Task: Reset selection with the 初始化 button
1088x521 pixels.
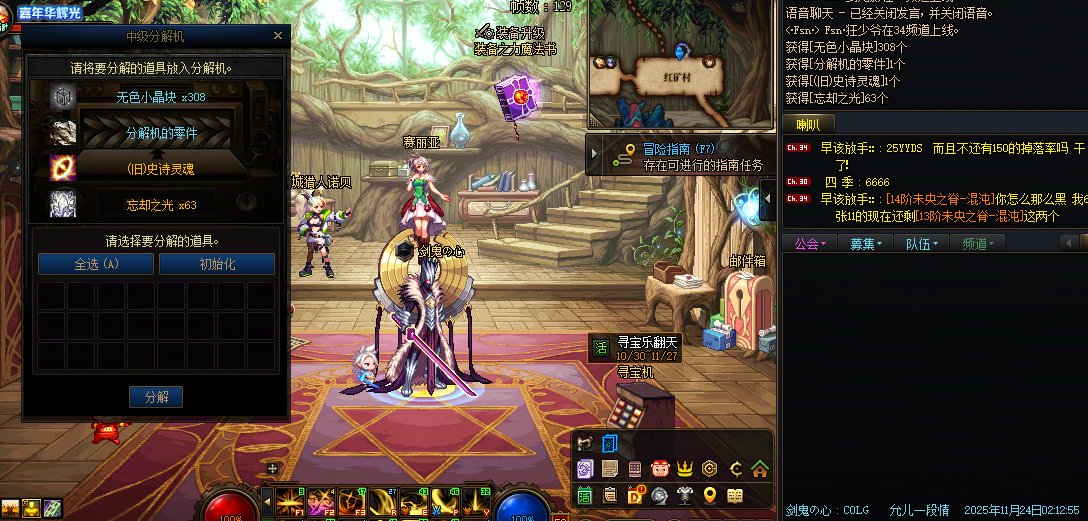Action: 217,264
